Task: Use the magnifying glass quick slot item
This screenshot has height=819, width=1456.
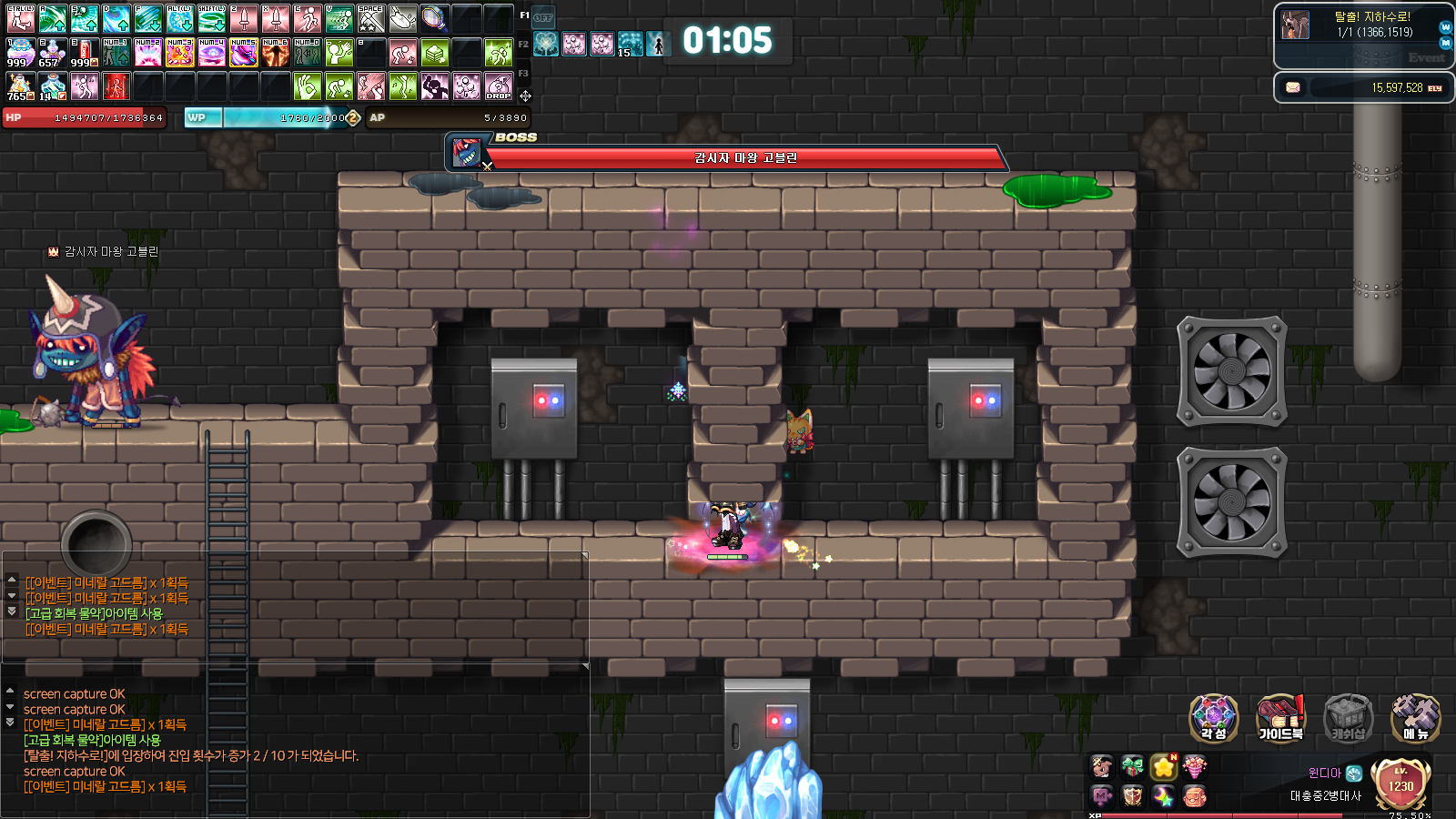Action: pyautogui.click(x=434, y=18)
